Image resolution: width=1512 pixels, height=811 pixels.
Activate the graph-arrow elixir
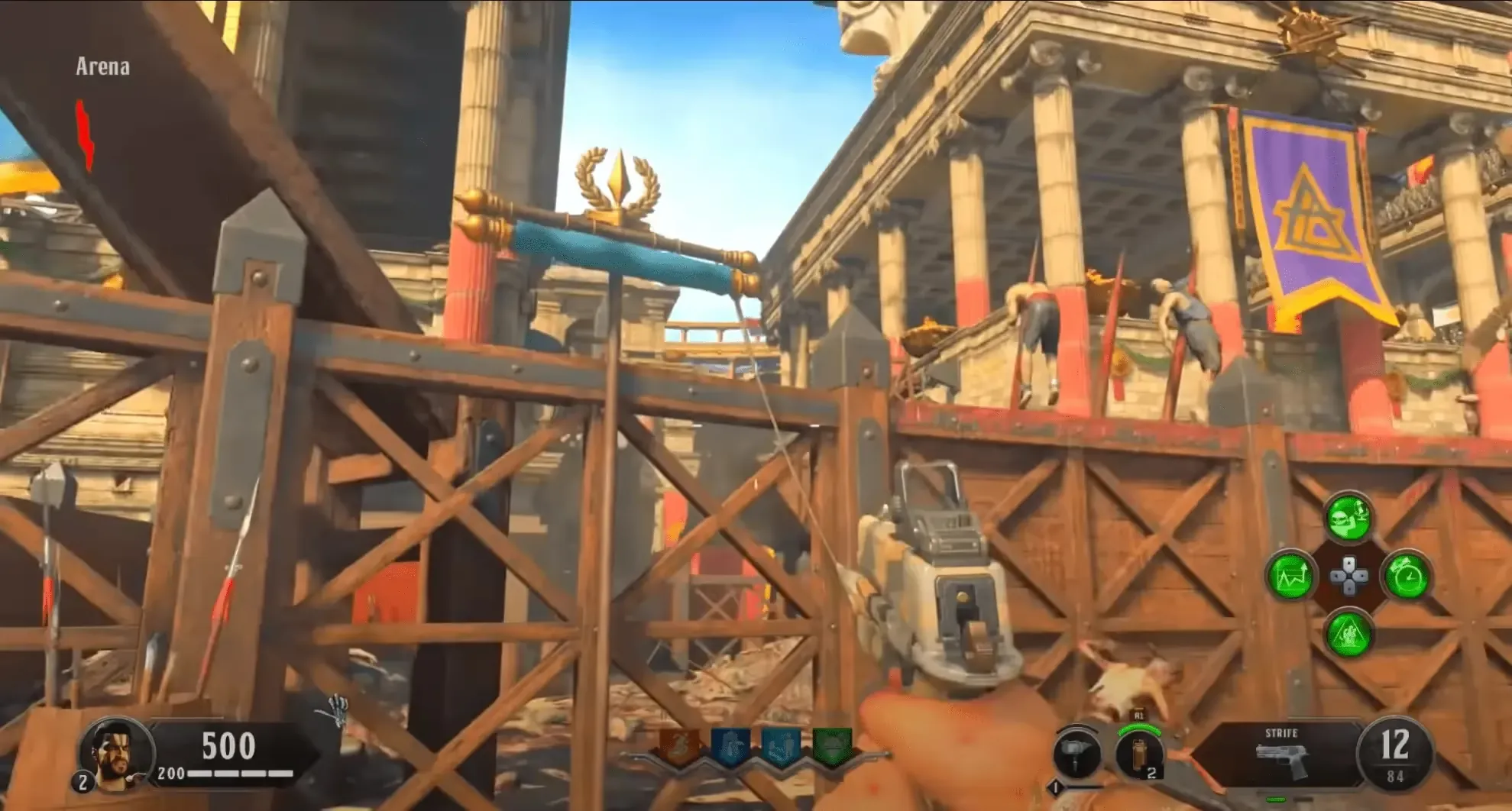point(1290,576)
